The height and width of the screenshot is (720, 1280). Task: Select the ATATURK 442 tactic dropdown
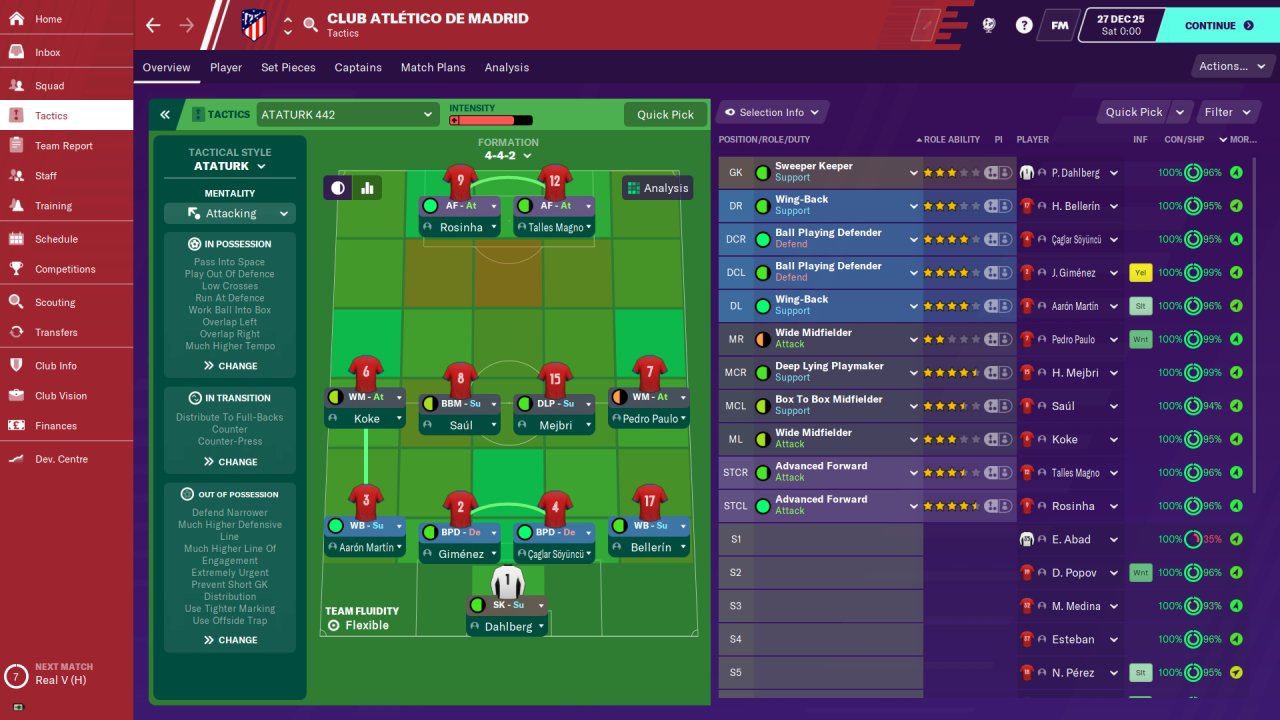coord(347,115)
